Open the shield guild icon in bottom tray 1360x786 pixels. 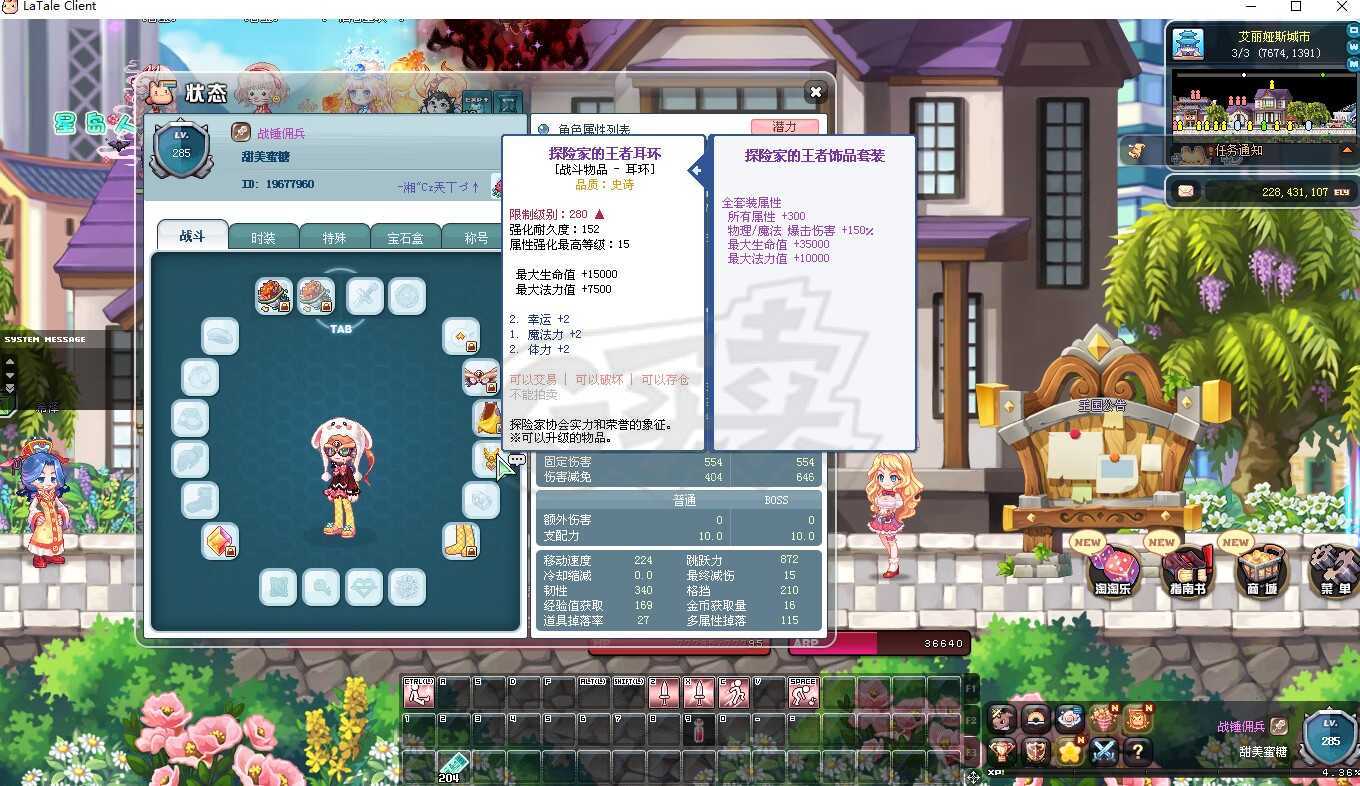[1035, 750]
